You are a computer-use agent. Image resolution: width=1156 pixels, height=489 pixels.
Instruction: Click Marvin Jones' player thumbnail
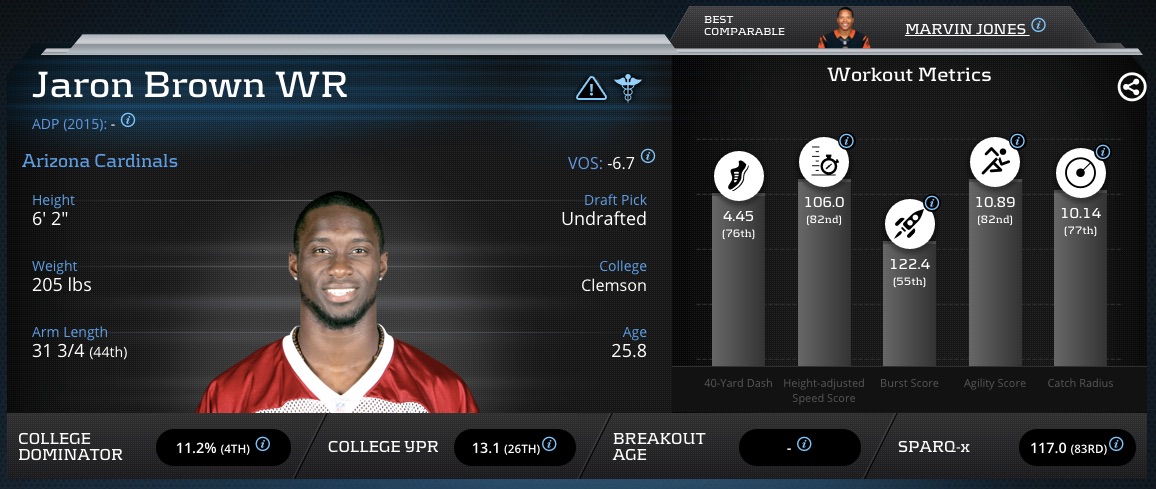[x=843, y=28]
